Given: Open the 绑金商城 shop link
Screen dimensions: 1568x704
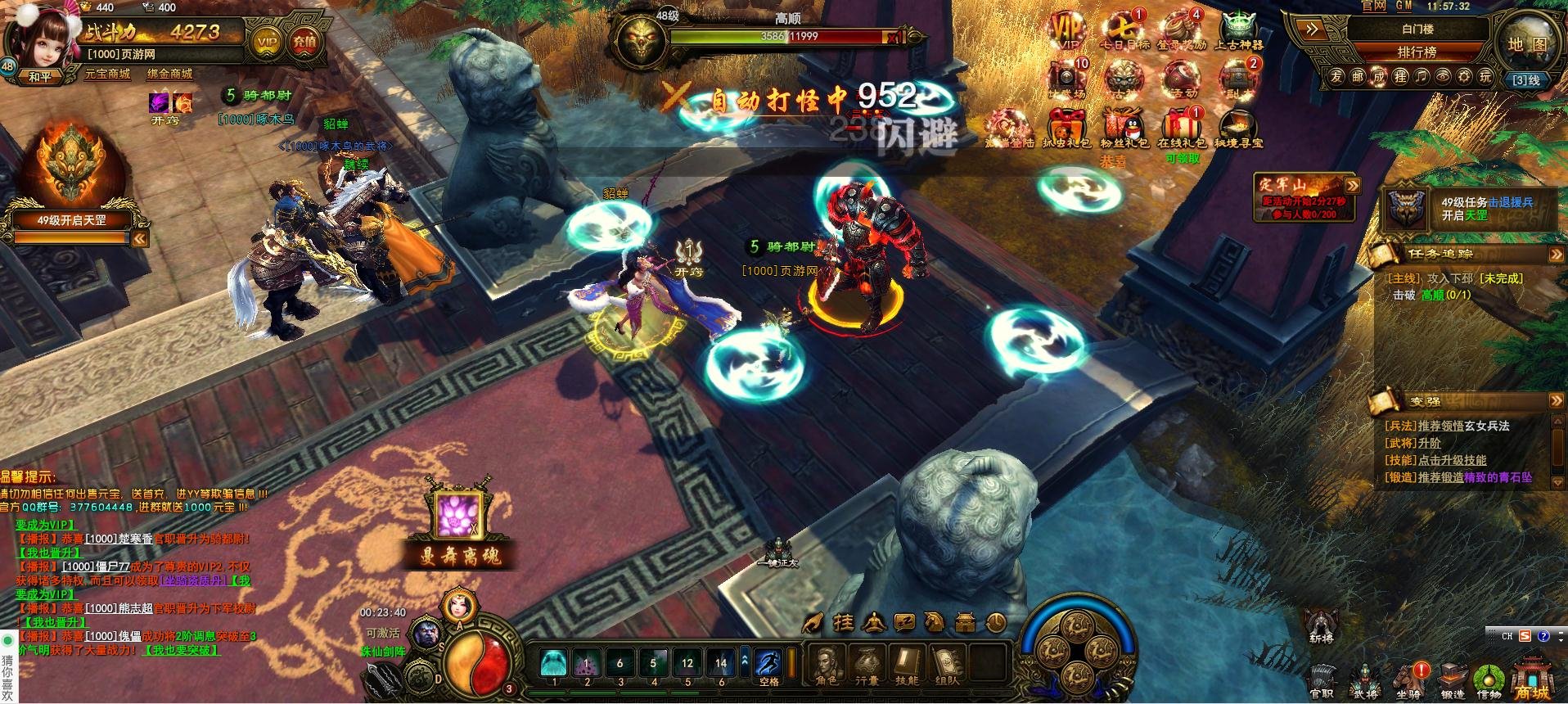Looking at the screenshot, I should pos(169,74).
